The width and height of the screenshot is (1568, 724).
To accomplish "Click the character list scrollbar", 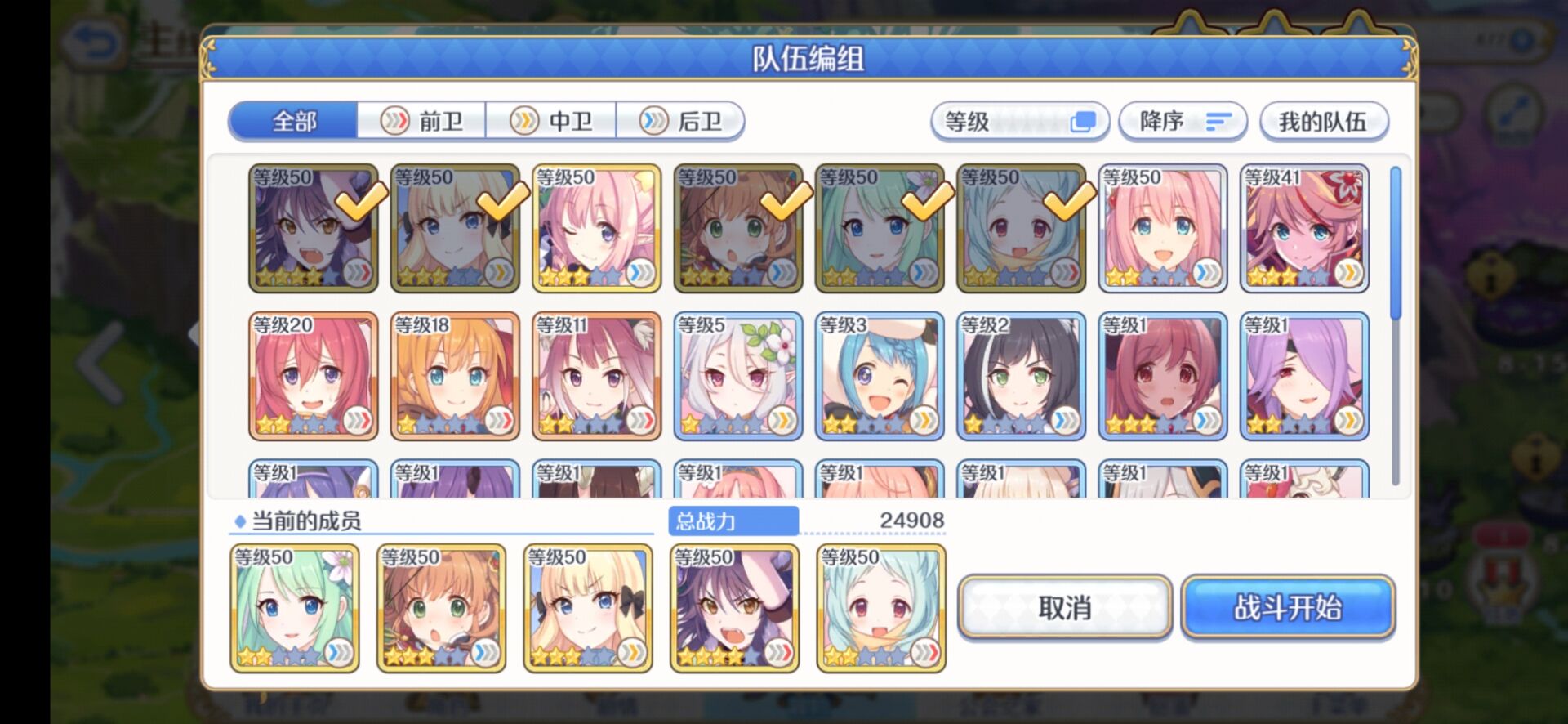I will (1396, 244).
